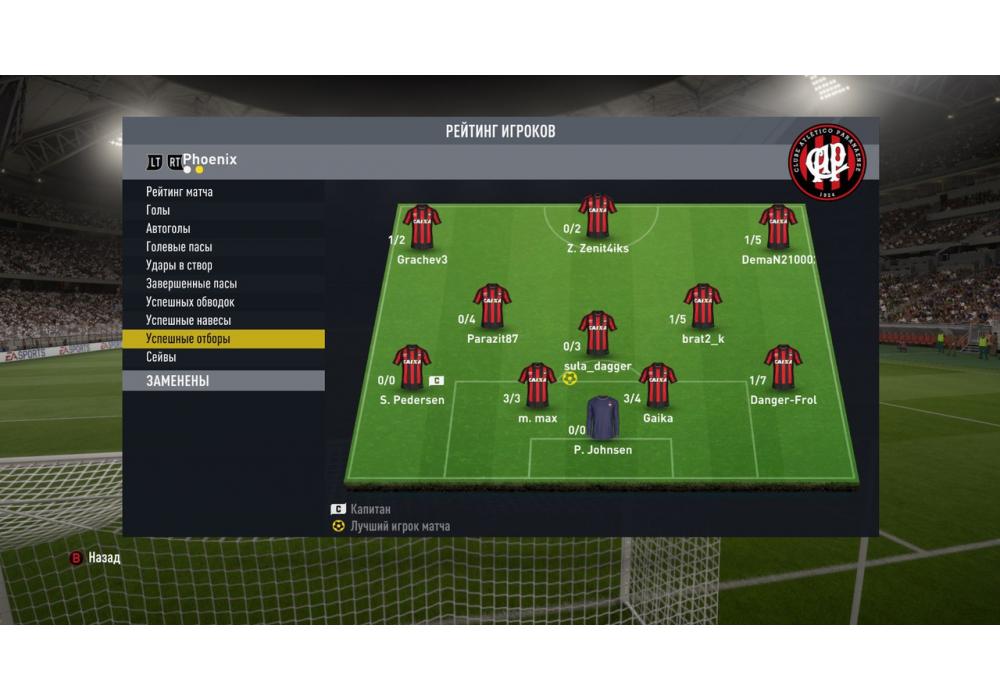
Task: Select player Grachev3 on the pitch
Action: 422,227
